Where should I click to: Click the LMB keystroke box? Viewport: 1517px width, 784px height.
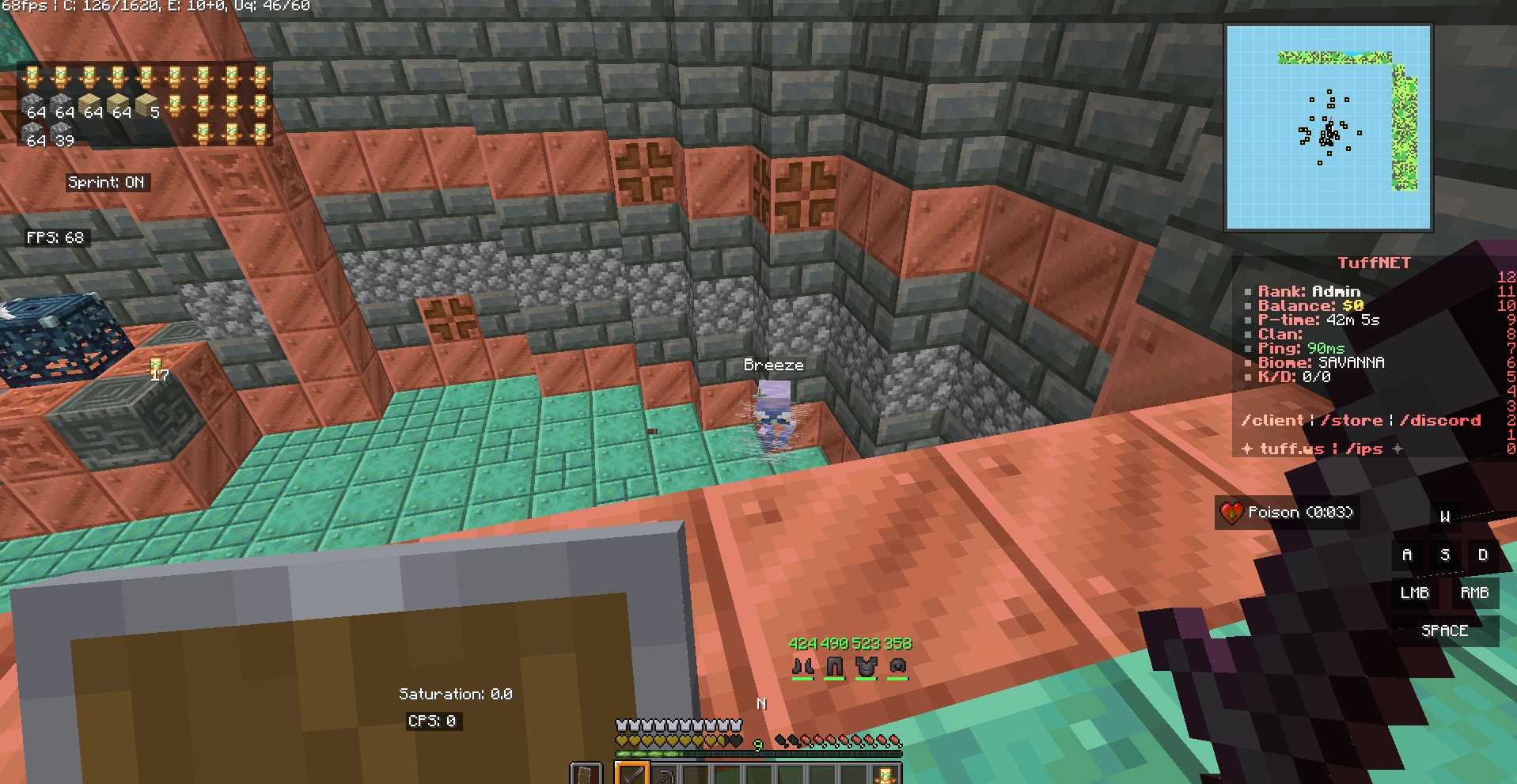(1414, 593)
